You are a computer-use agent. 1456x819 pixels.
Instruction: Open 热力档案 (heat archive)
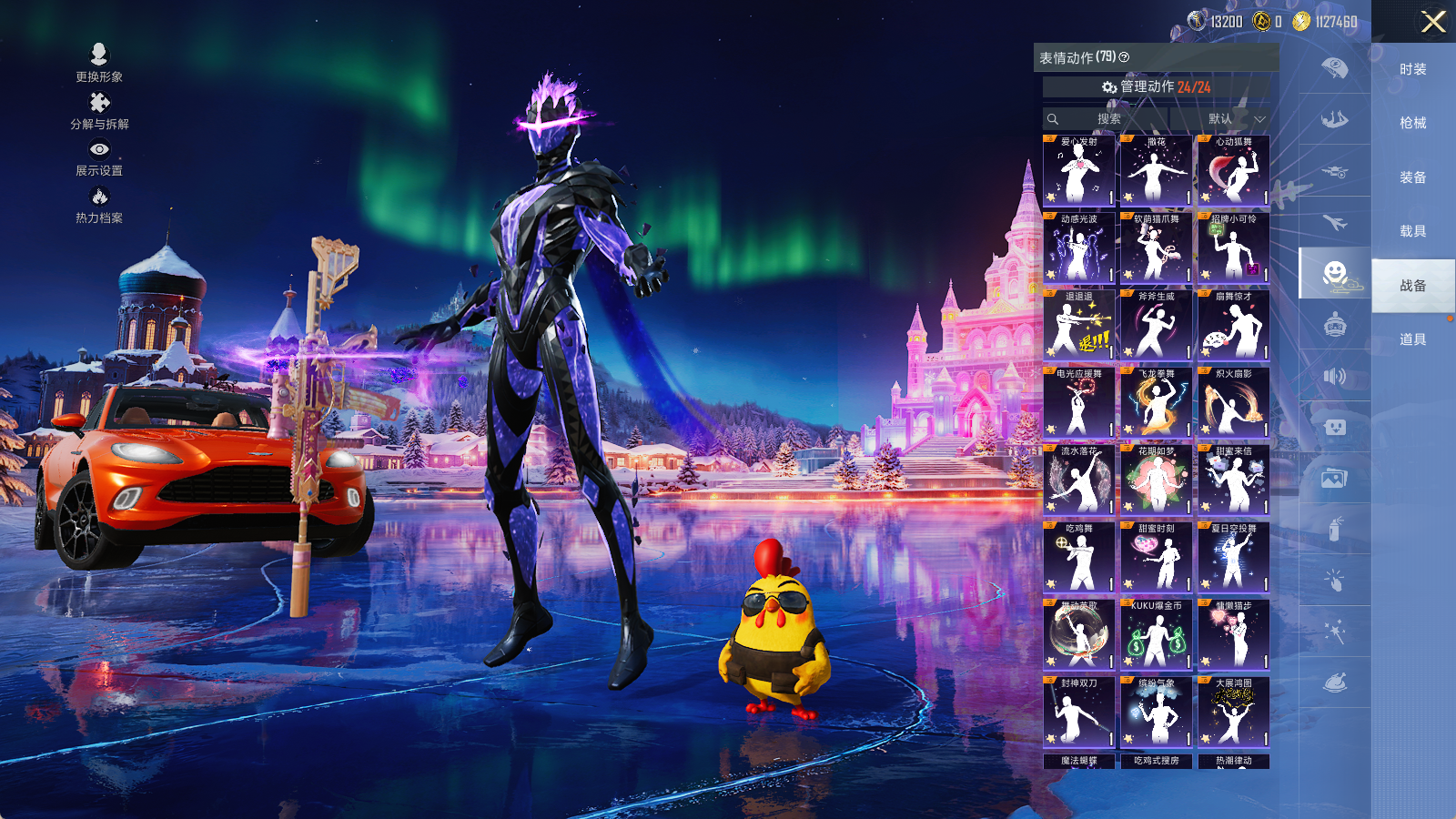(x=99, y=204)
